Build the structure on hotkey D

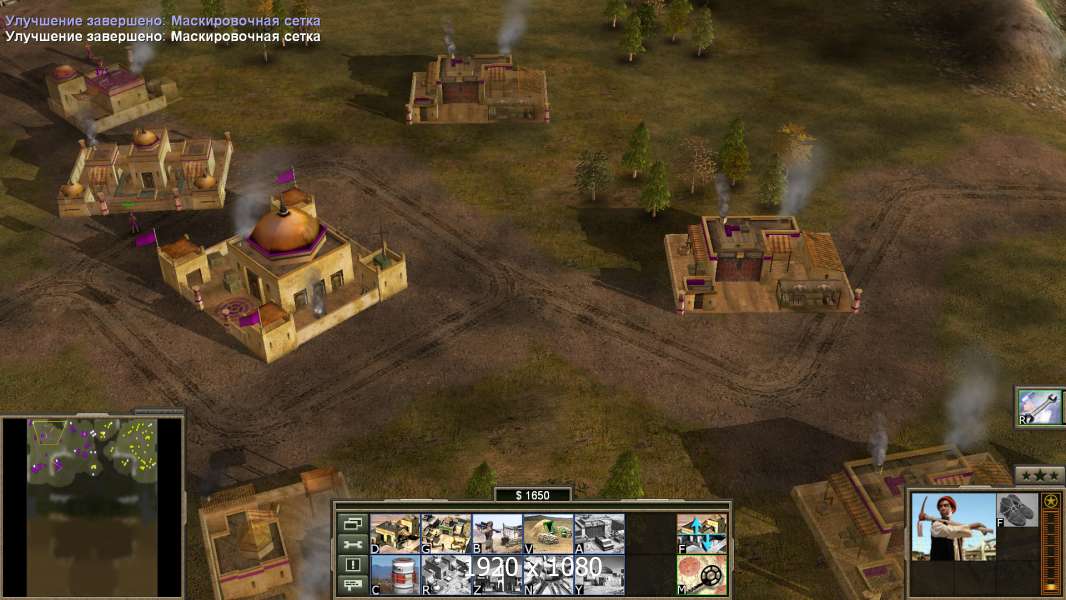click(x=395, y=533)
